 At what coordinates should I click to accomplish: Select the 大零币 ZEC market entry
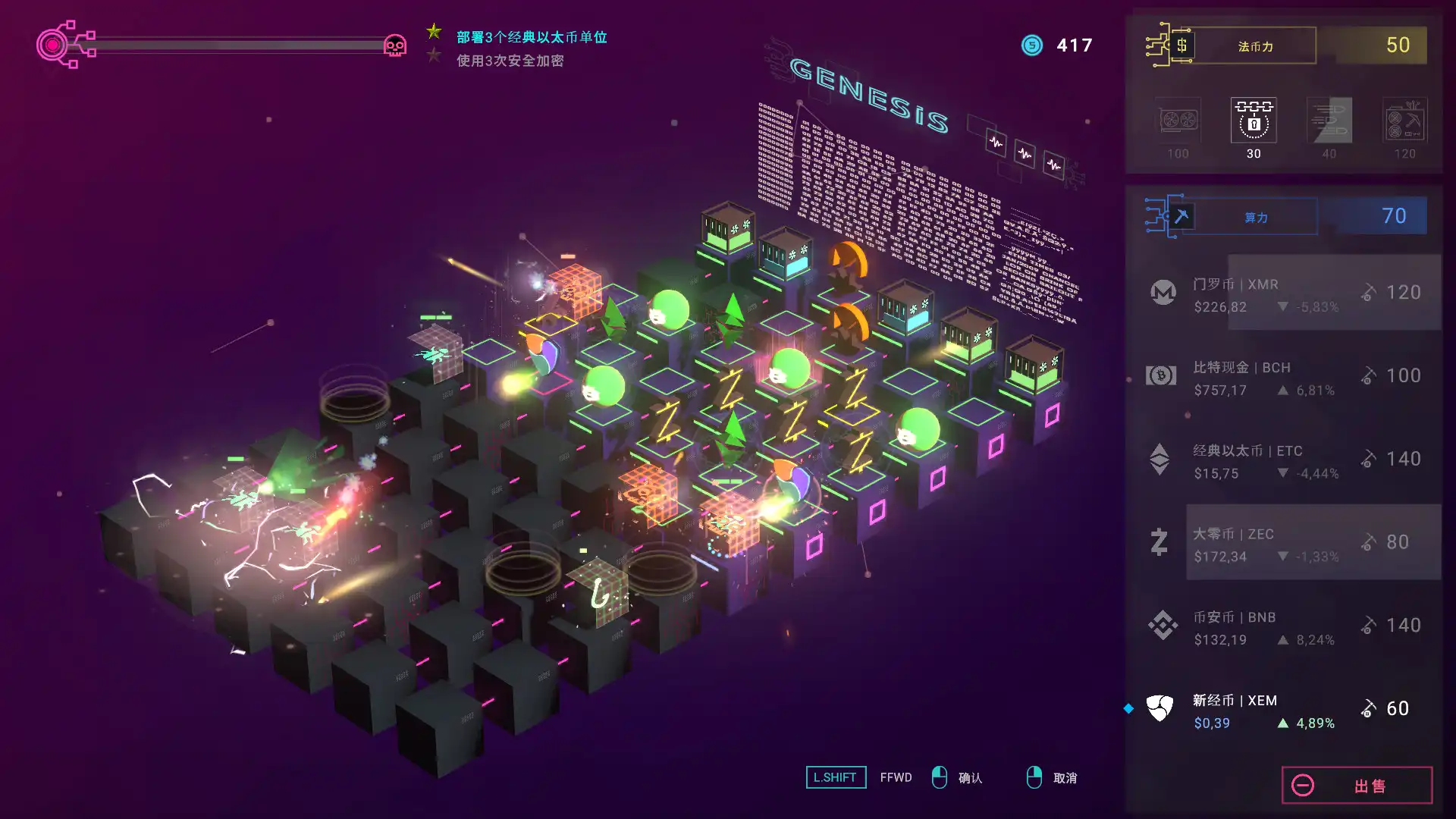tap(1289, 541)
